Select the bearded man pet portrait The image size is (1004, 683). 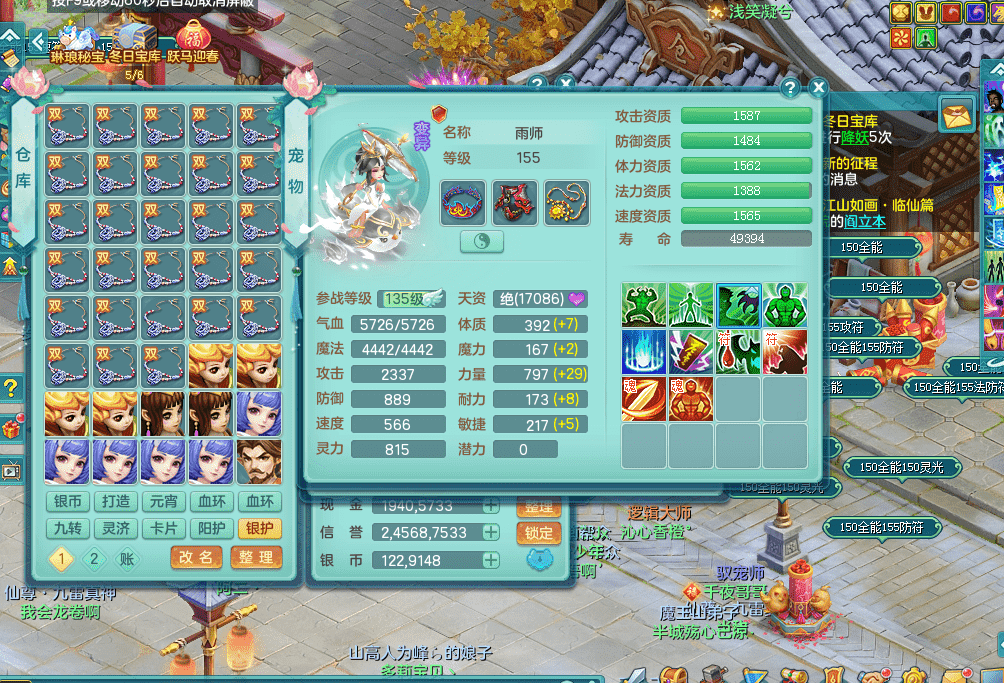point(260,462)
